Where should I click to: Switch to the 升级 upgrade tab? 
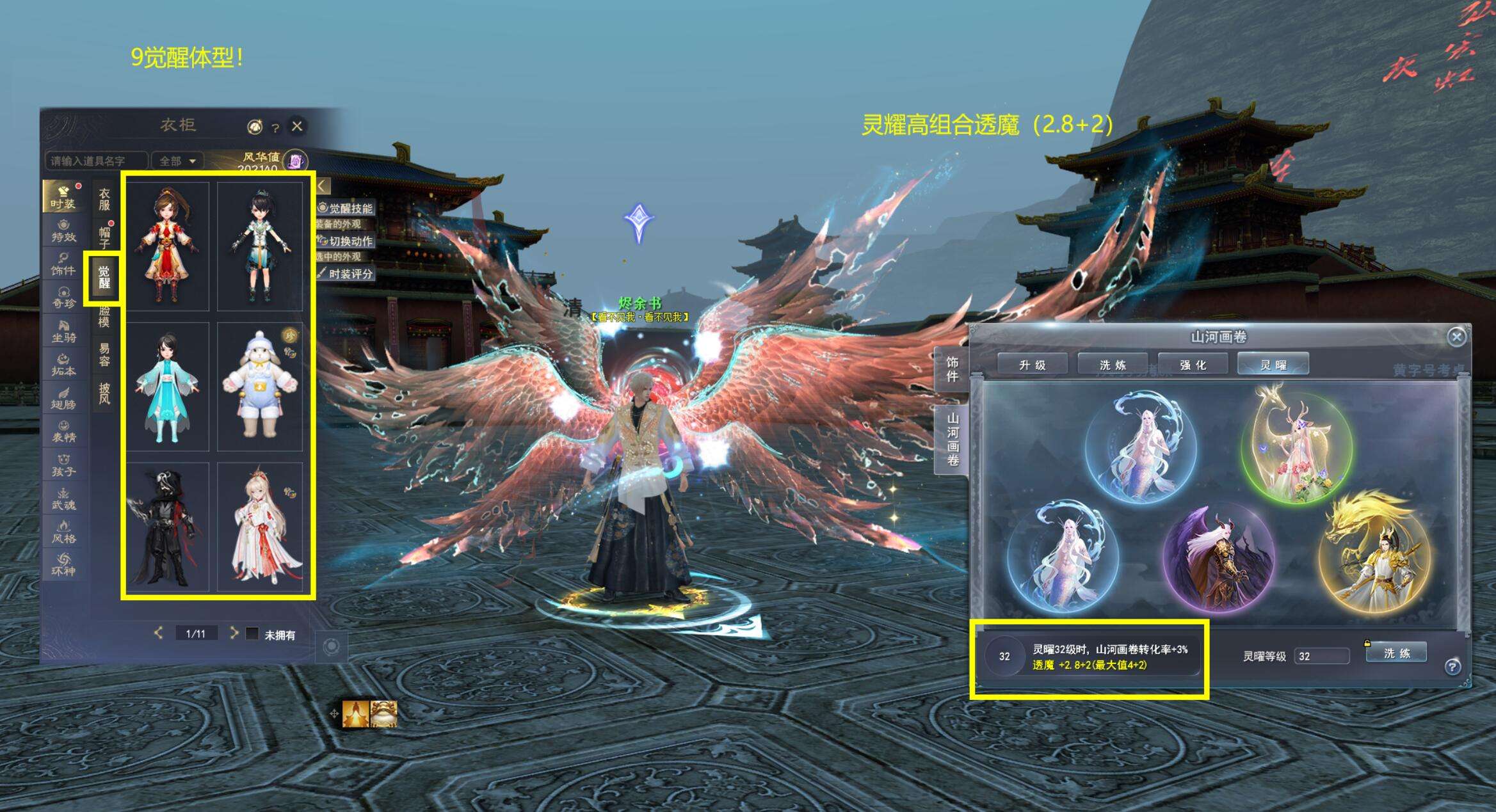click(x=1032, y=365)
